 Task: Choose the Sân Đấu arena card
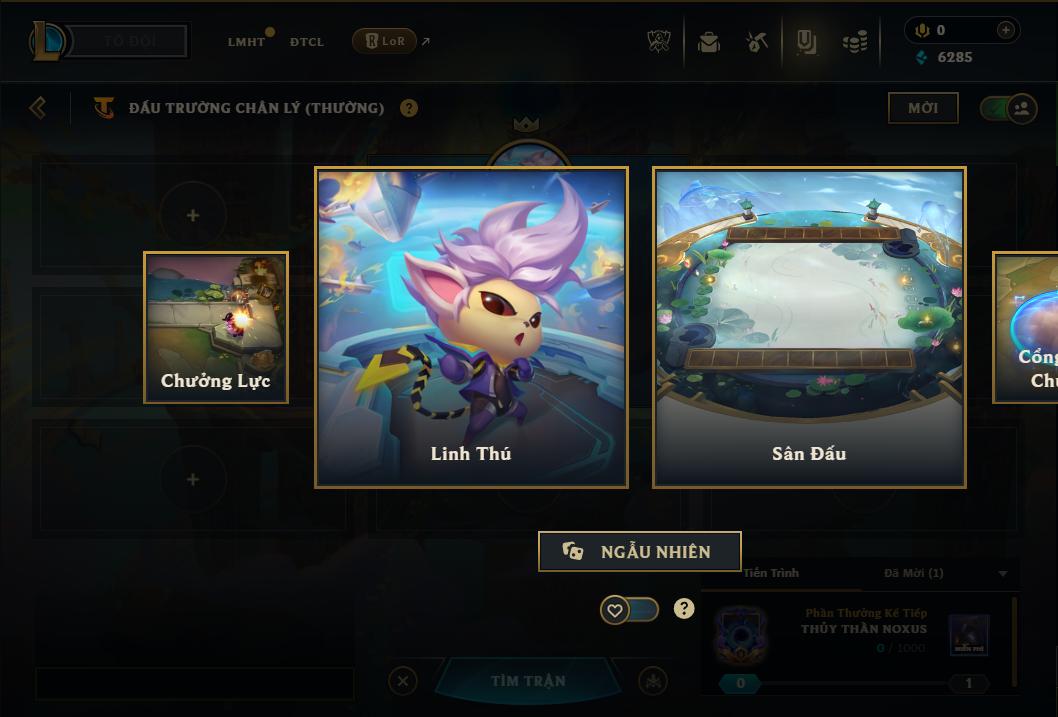809,327
